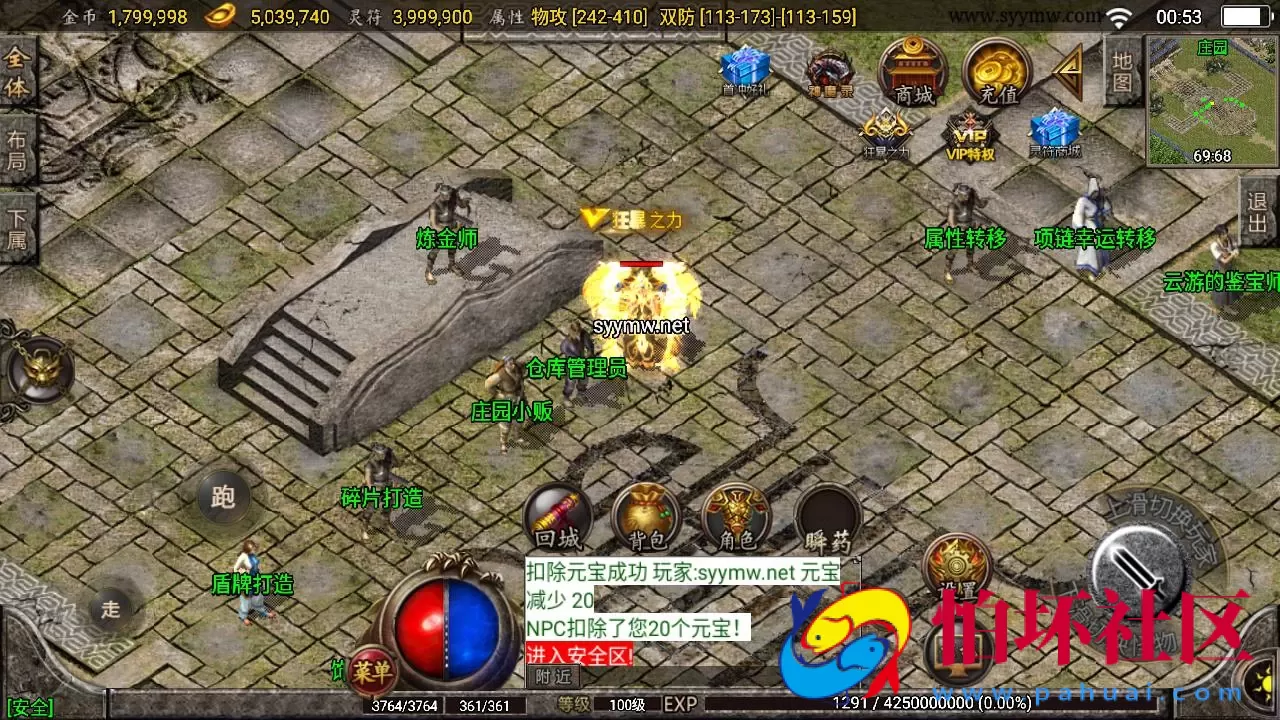Screen dimensions: 1280x720
Task: Use the 瞬药 instant potion icon
Action: (x=828, y=515)
